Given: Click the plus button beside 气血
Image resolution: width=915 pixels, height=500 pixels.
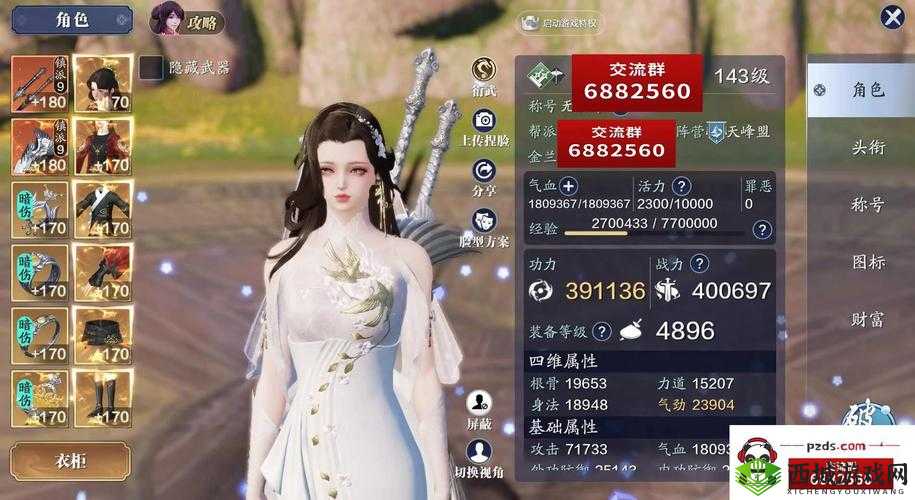Looking at the screenshot, I should [x=568, y=186].
